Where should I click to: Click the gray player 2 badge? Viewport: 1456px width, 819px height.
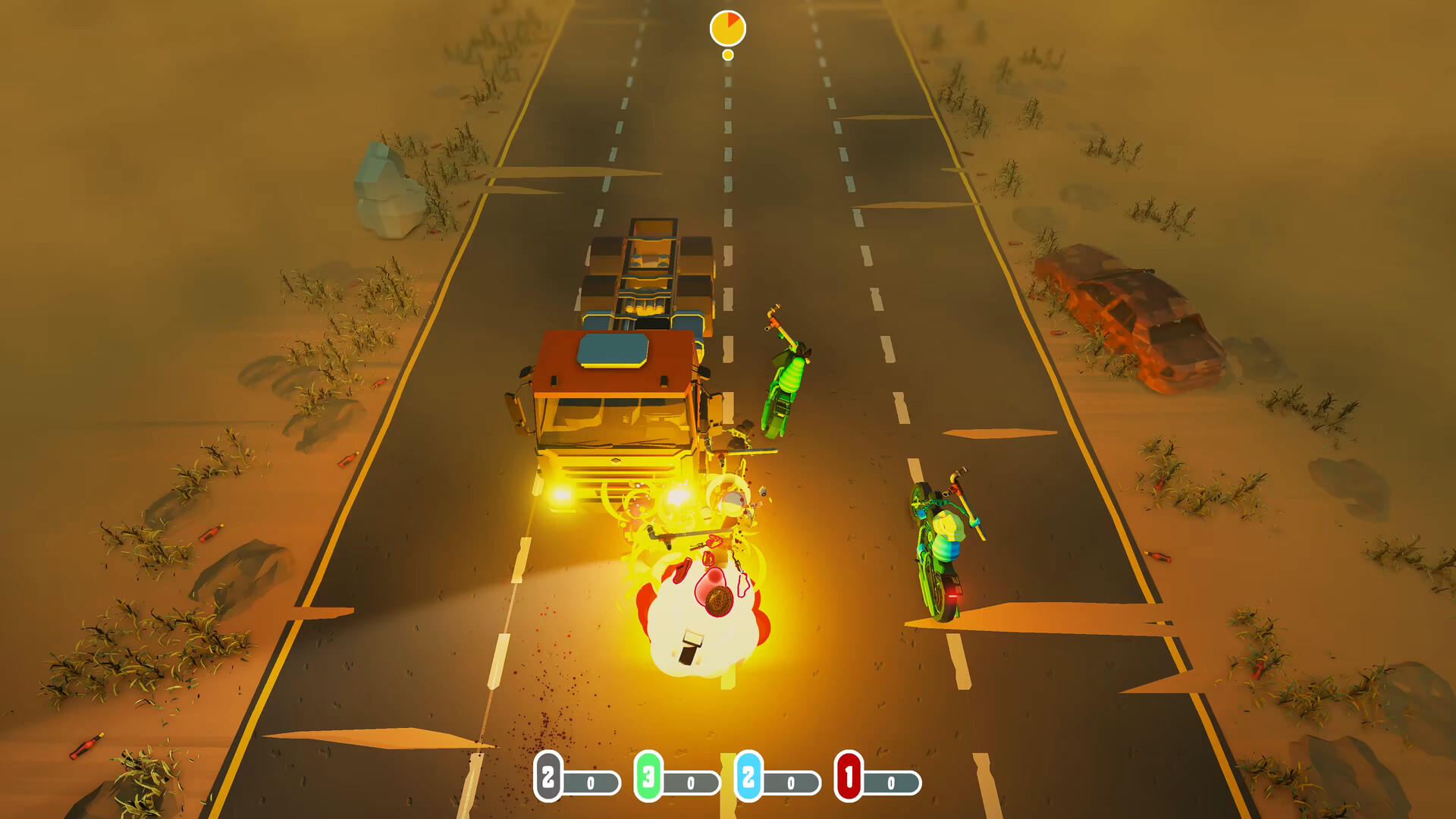pyautogui.click(x=550, y=777)
